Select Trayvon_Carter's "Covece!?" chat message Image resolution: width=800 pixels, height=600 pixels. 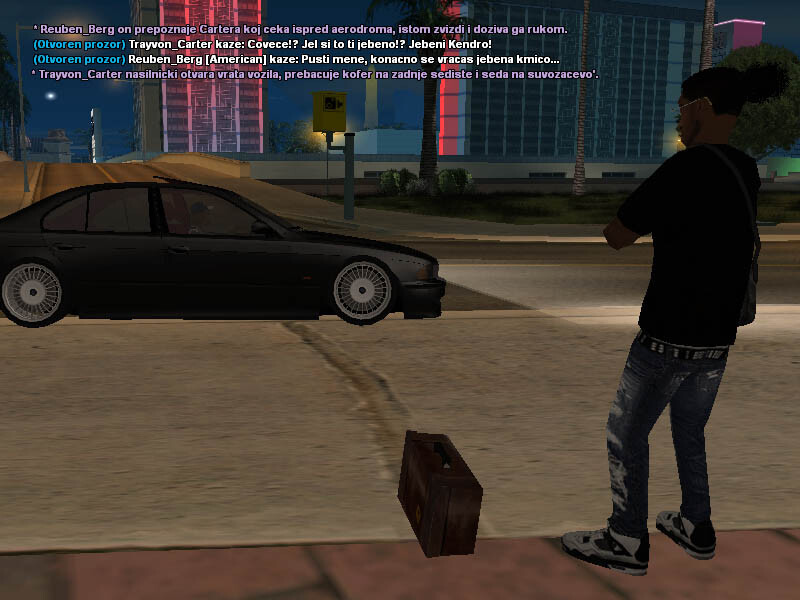click(x=262, y=45)
